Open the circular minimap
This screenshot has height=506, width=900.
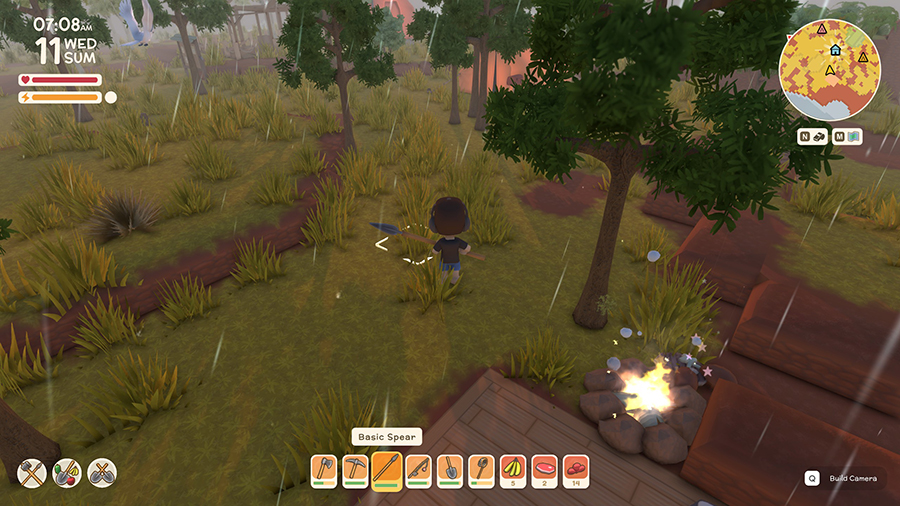[x=829, y=70]
